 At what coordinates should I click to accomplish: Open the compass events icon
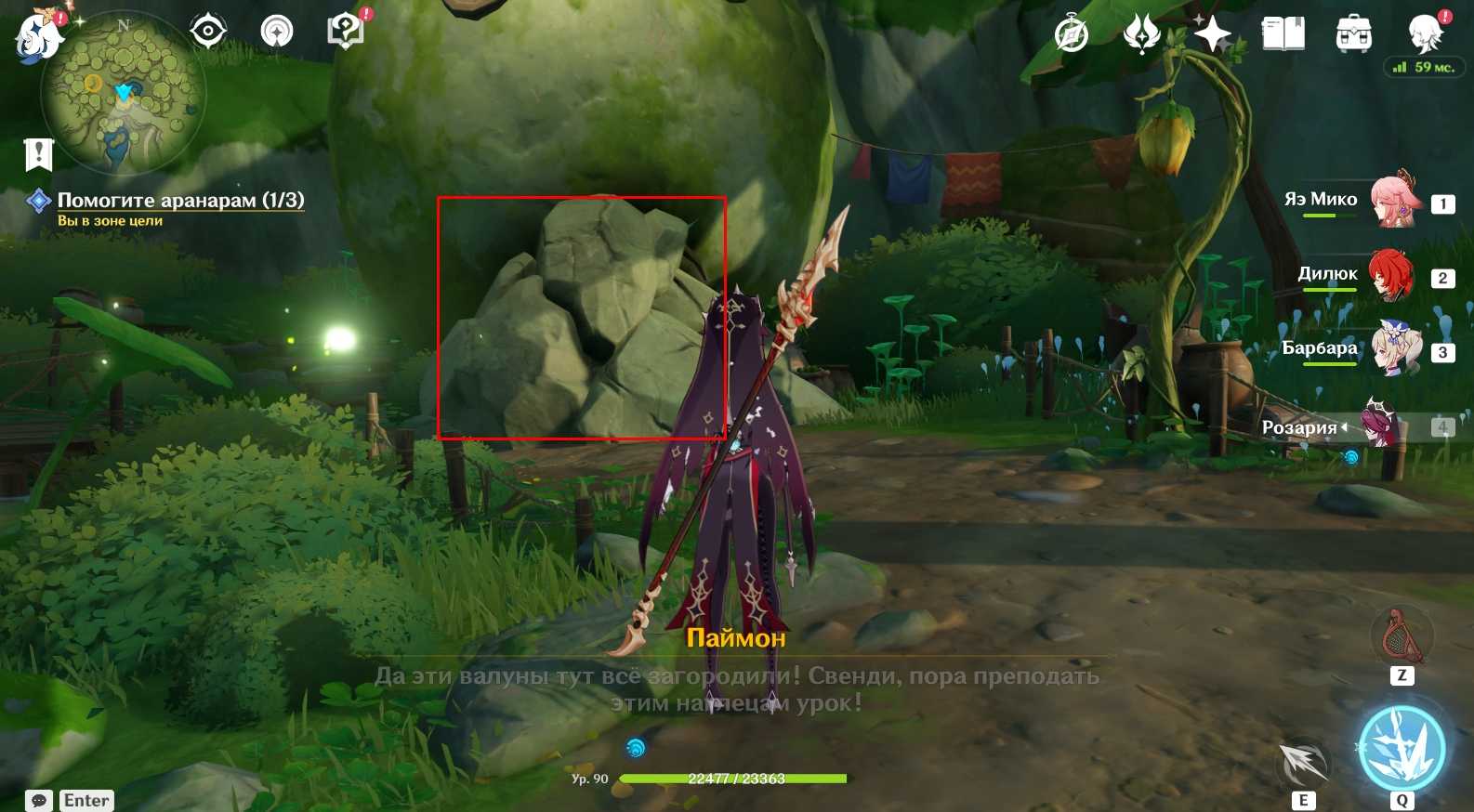1072,35
